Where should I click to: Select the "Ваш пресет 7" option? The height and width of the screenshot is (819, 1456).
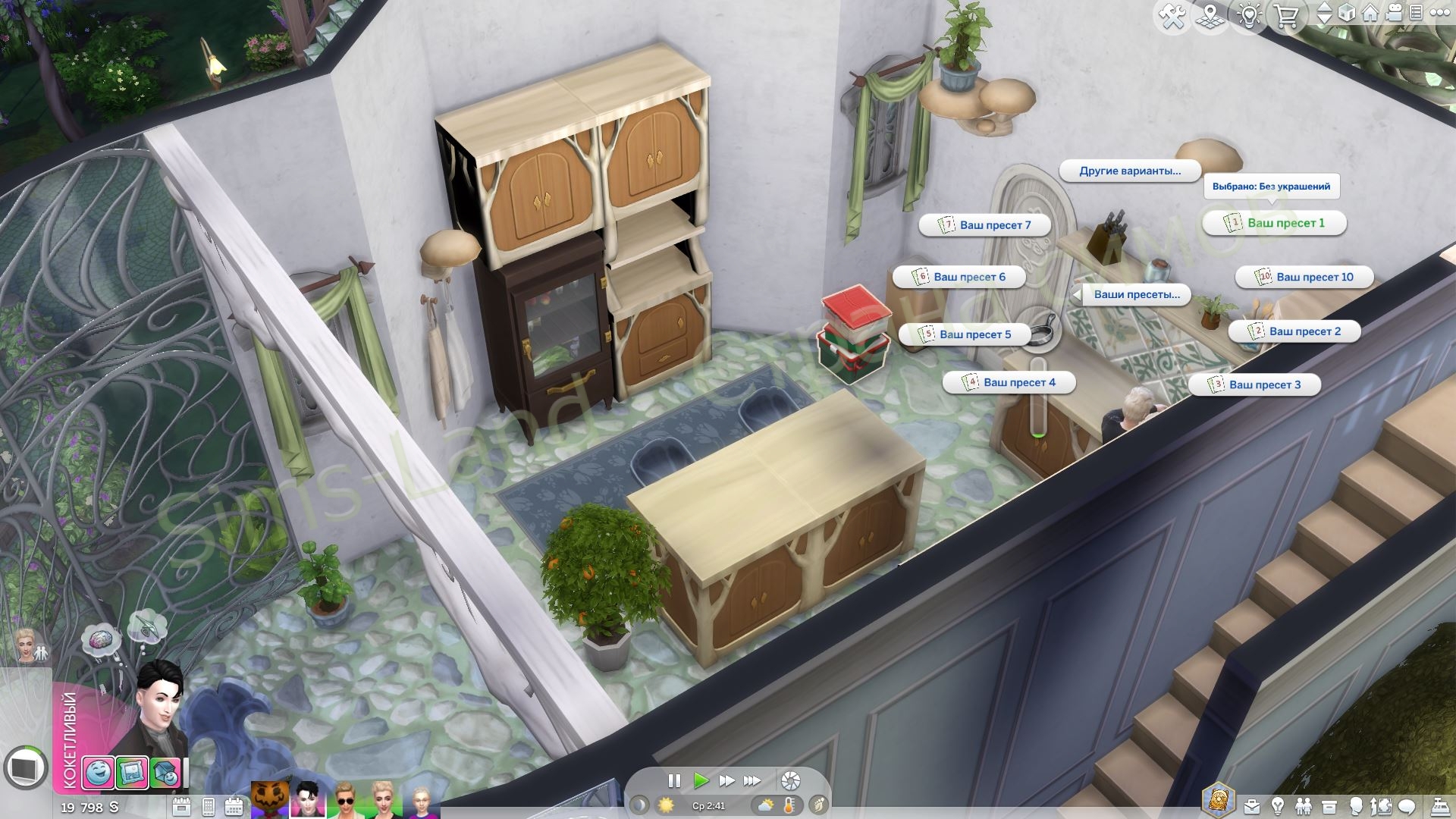click(985, 225)
